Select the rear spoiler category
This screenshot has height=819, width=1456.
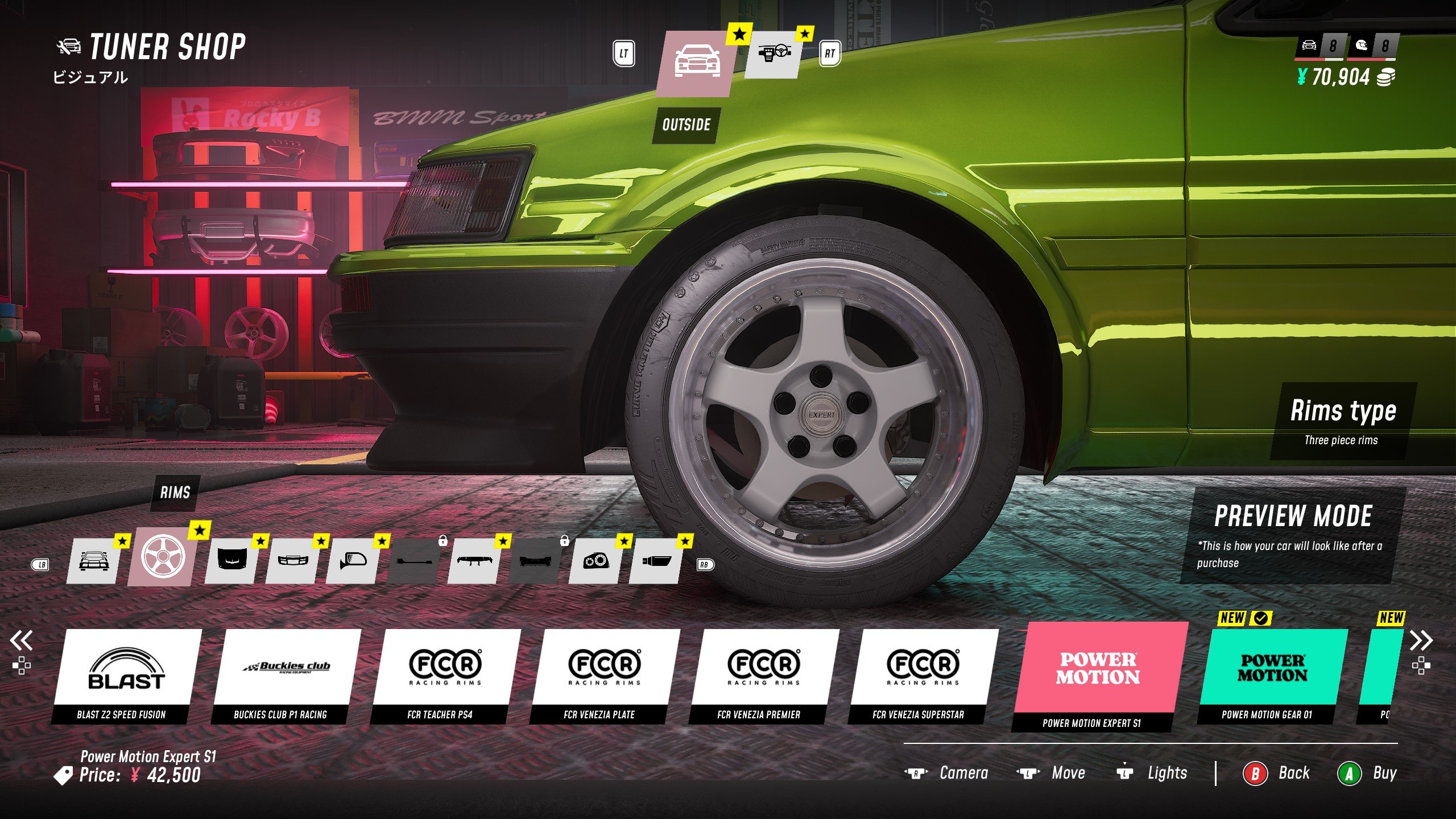(473, 561)
